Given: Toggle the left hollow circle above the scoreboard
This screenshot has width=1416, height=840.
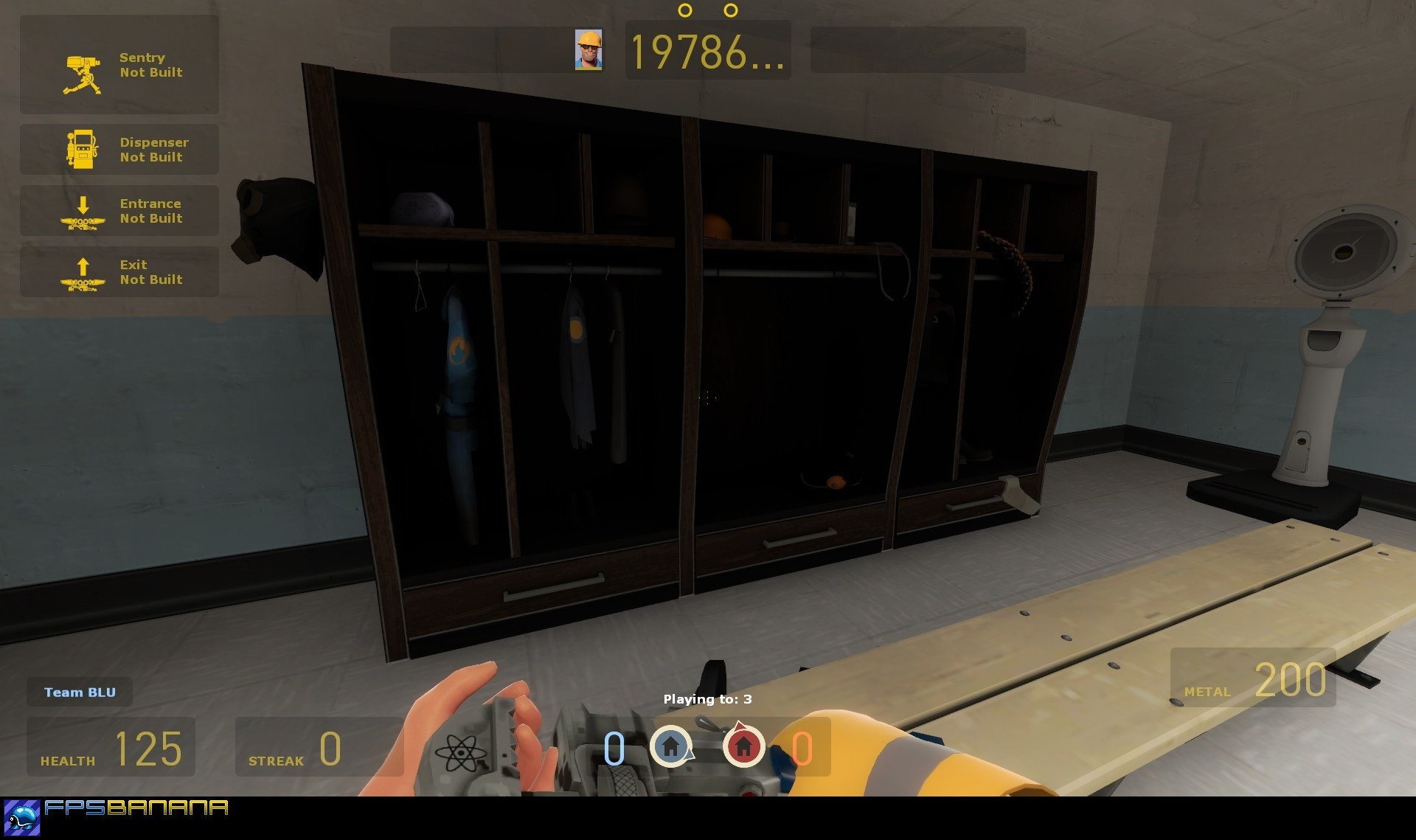Looking at the screenshot, I should point(686,10).
